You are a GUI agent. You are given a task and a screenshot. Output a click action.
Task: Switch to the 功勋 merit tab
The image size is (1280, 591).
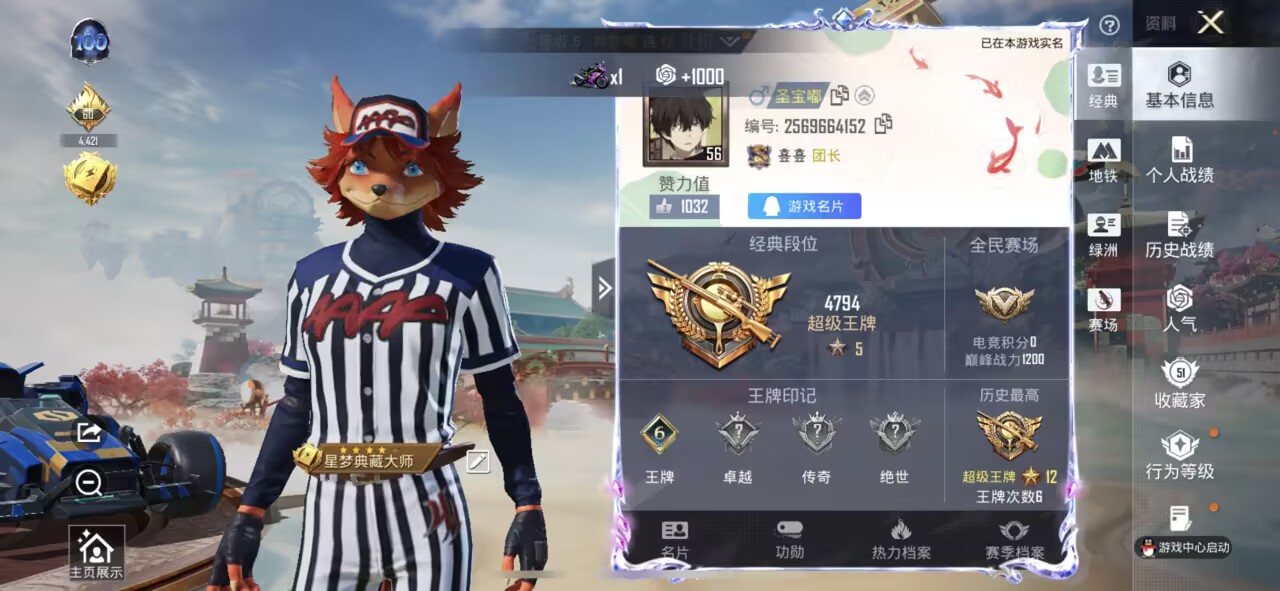coord(789,540)
